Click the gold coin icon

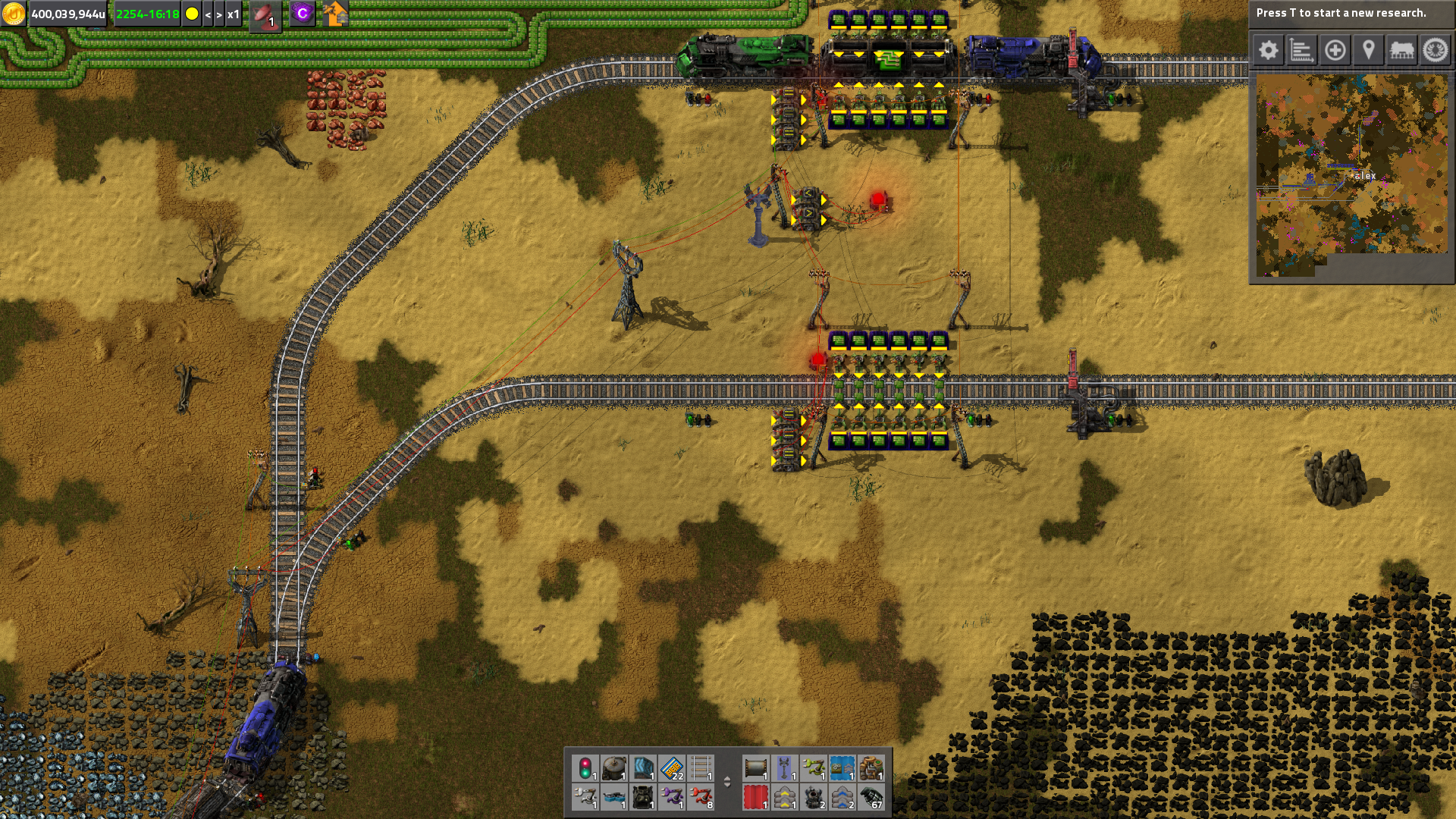coord(14,14)
